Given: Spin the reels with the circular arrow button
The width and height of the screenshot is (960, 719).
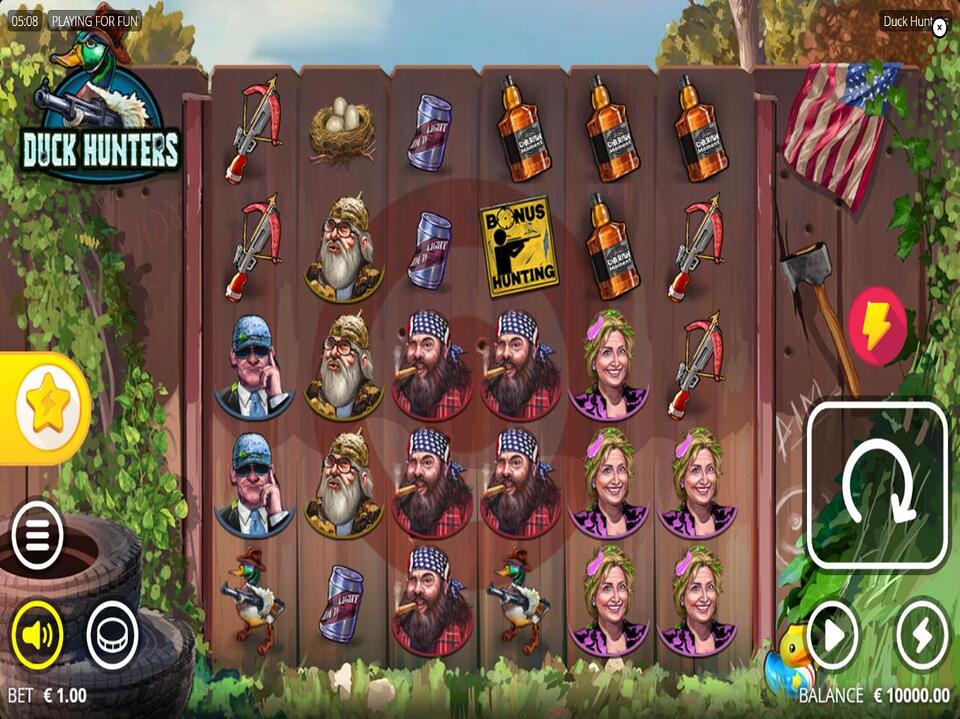Looking at the screenshot, I should click(877, 486).
